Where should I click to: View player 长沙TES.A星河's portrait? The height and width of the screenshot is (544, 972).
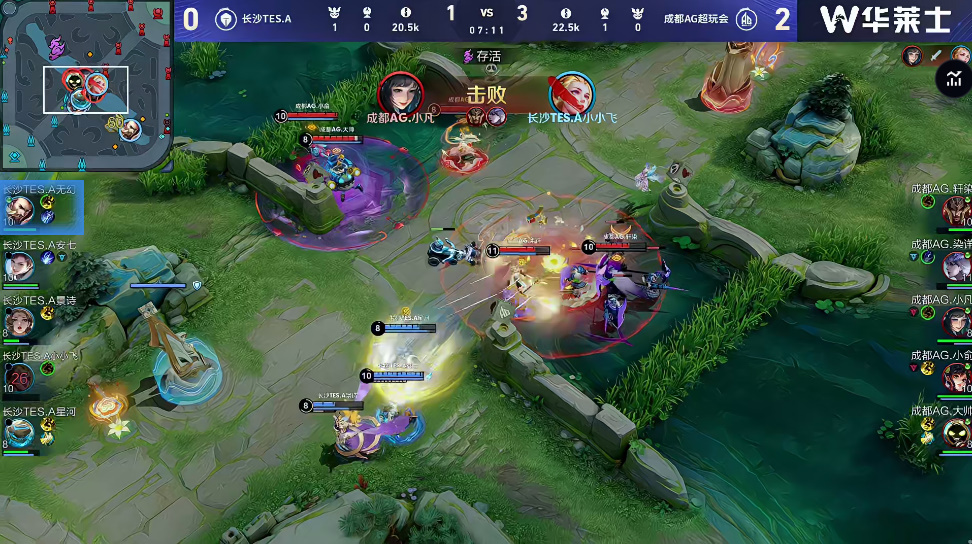19,433
